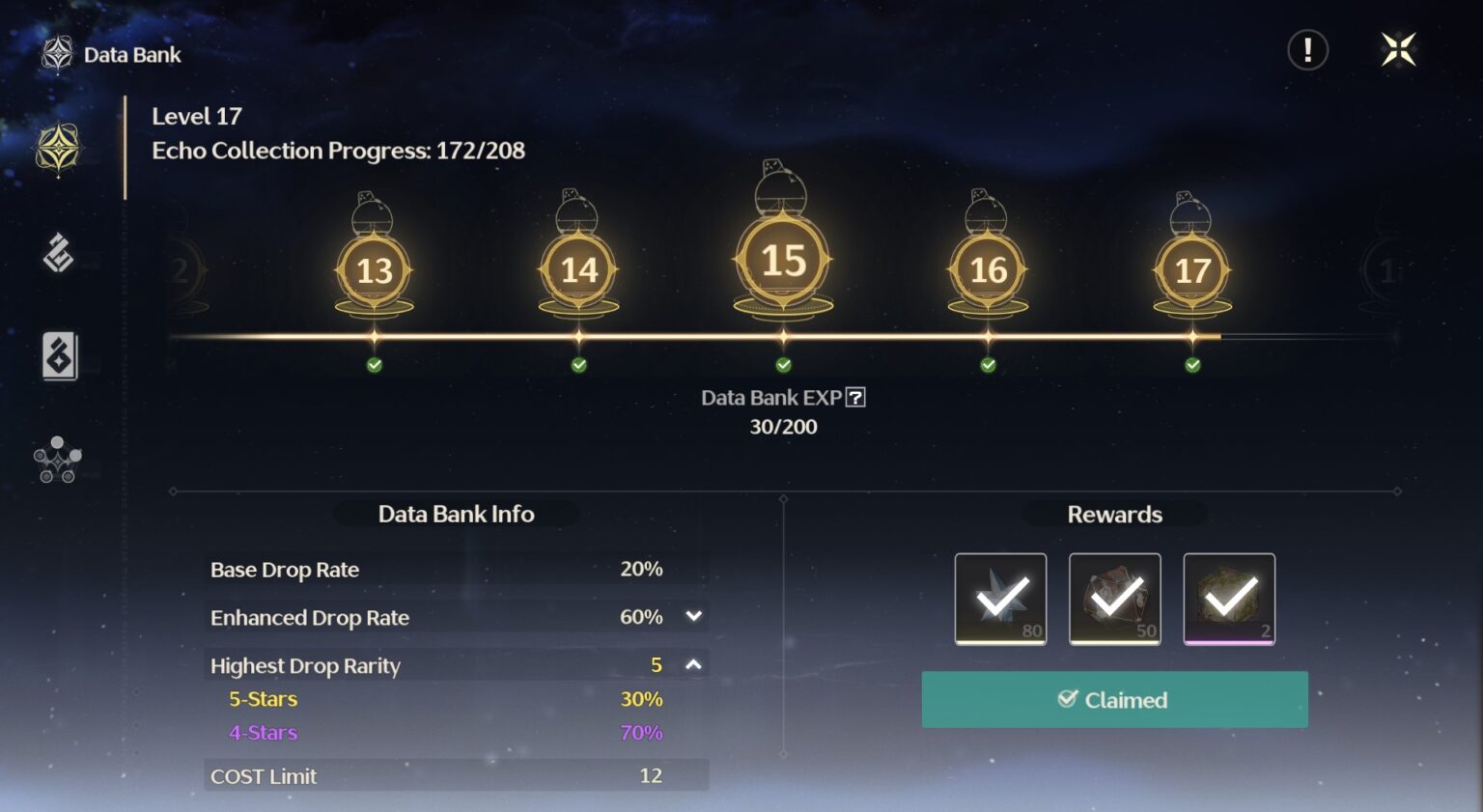Viewport: 1483px width, 812px height.
Task: Open the Echo guidebook sidebar icon
Action: pyautogui.click(x=58, y=355)
